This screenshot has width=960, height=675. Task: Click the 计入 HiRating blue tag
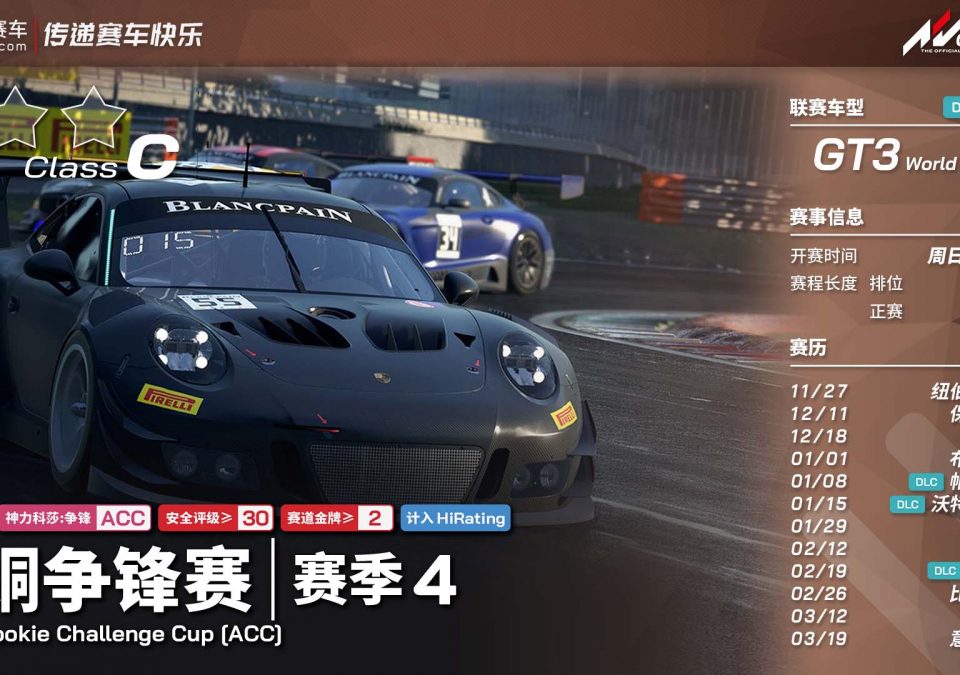[x=455, y=518]
